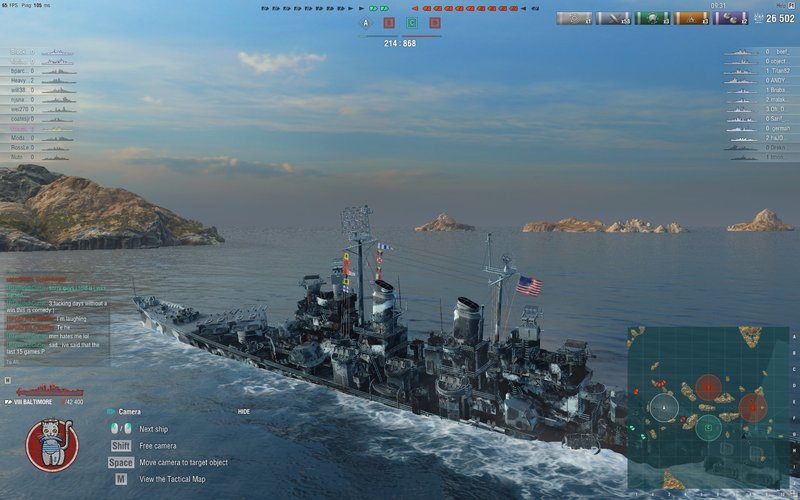This screenshot has height=500, width=800.
Task: Hide the camera controls hint panel
Action: [x=244, y=411]
